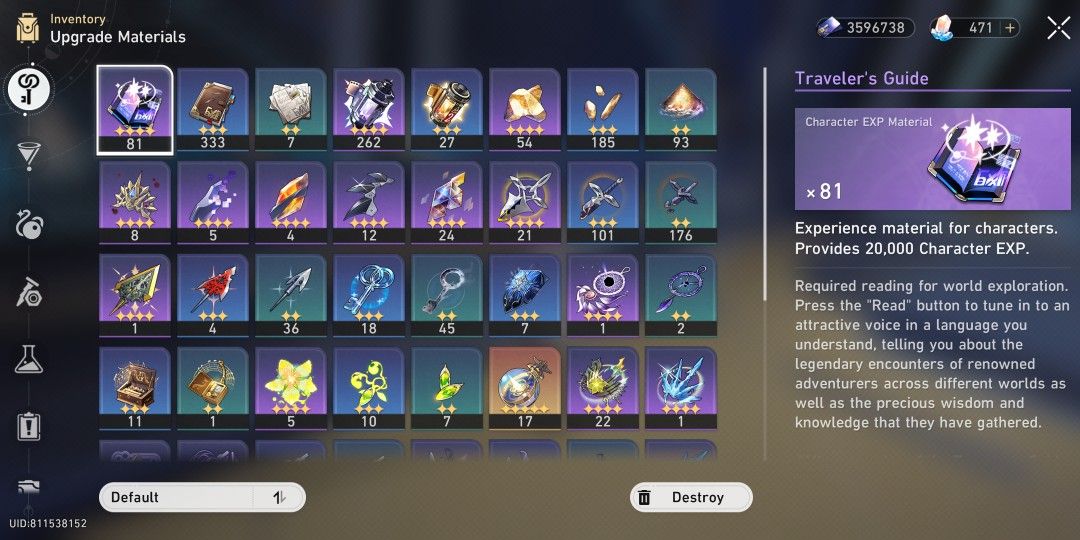Select the glass orb item with 17
Image resolution: width=1080 pixels, height=540 pixels.
524,387
